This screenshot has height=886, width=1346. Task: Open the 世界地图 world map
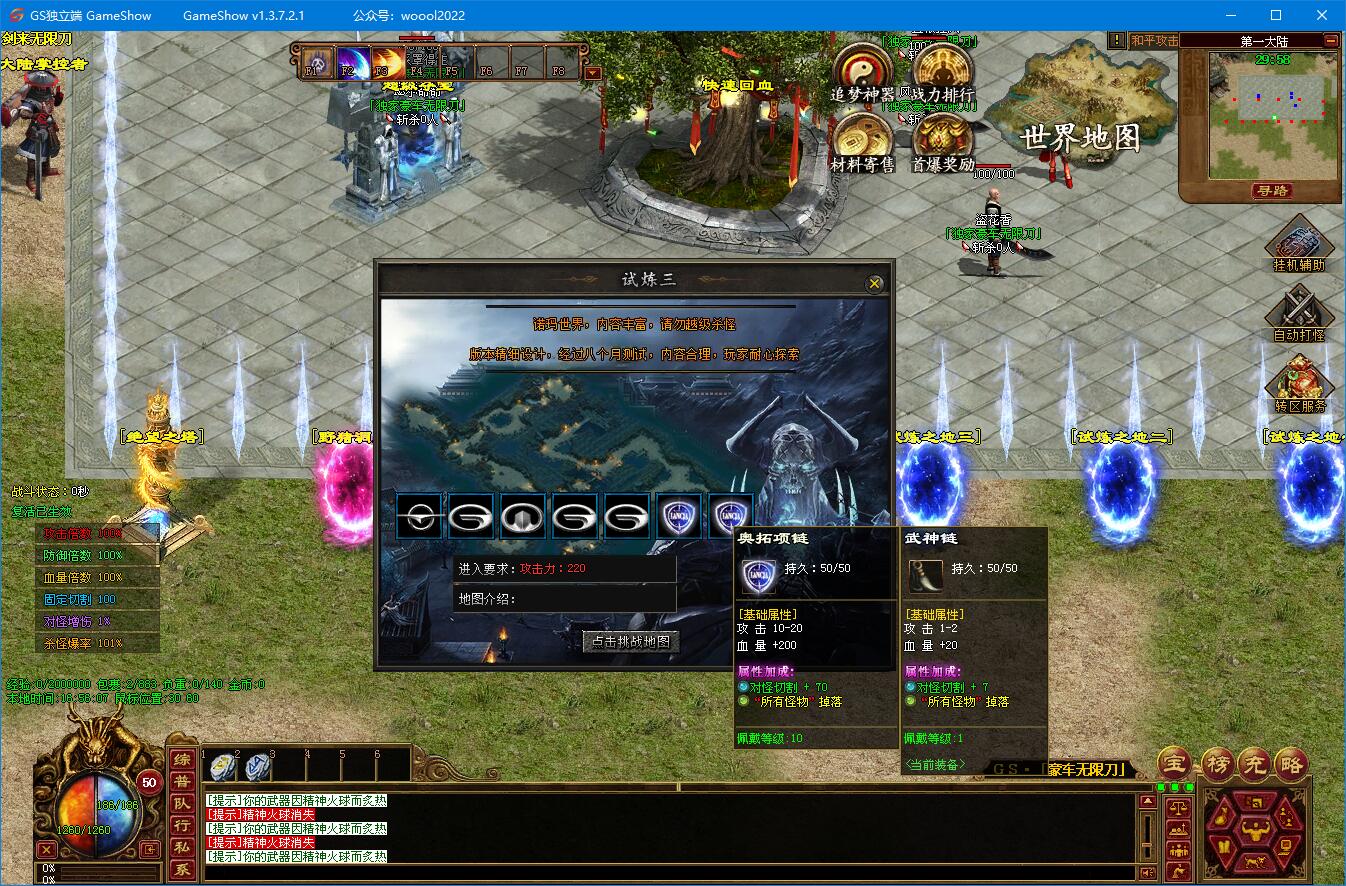tap(1080, 138)
